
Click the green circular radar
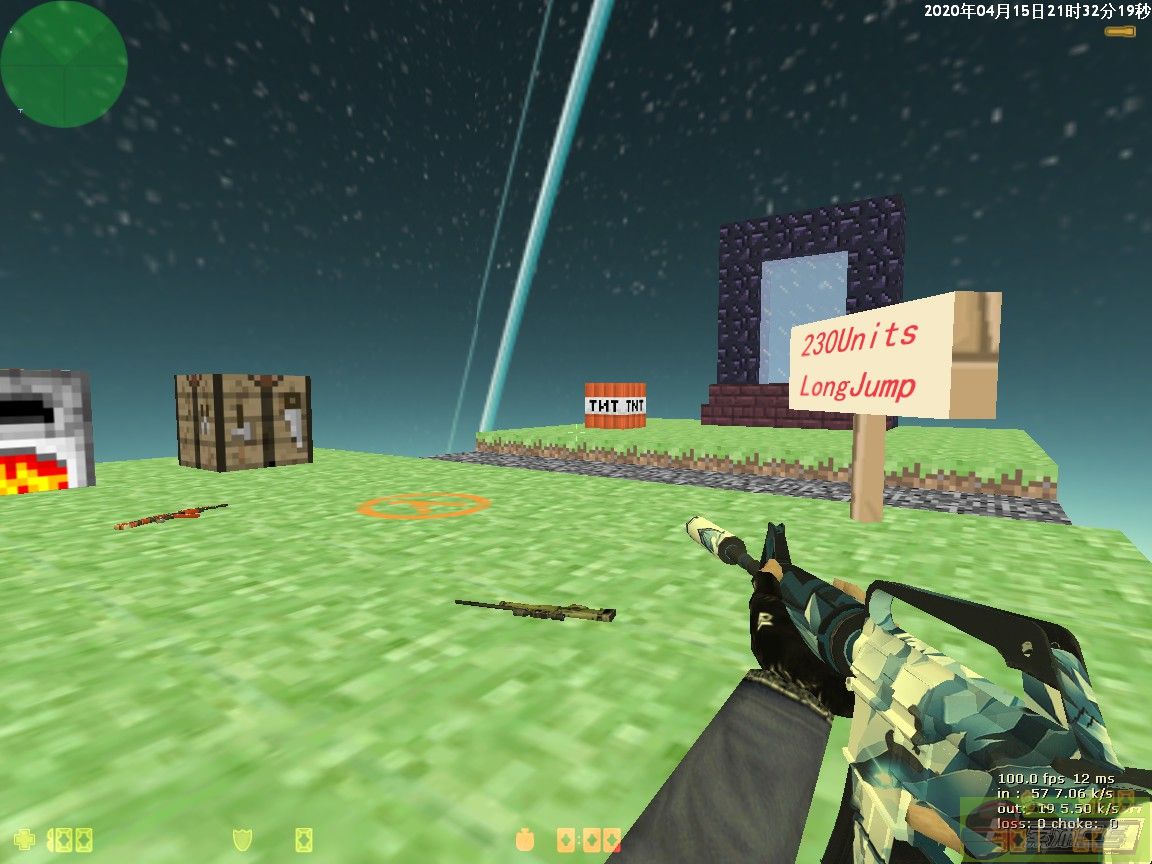(64, 64)
